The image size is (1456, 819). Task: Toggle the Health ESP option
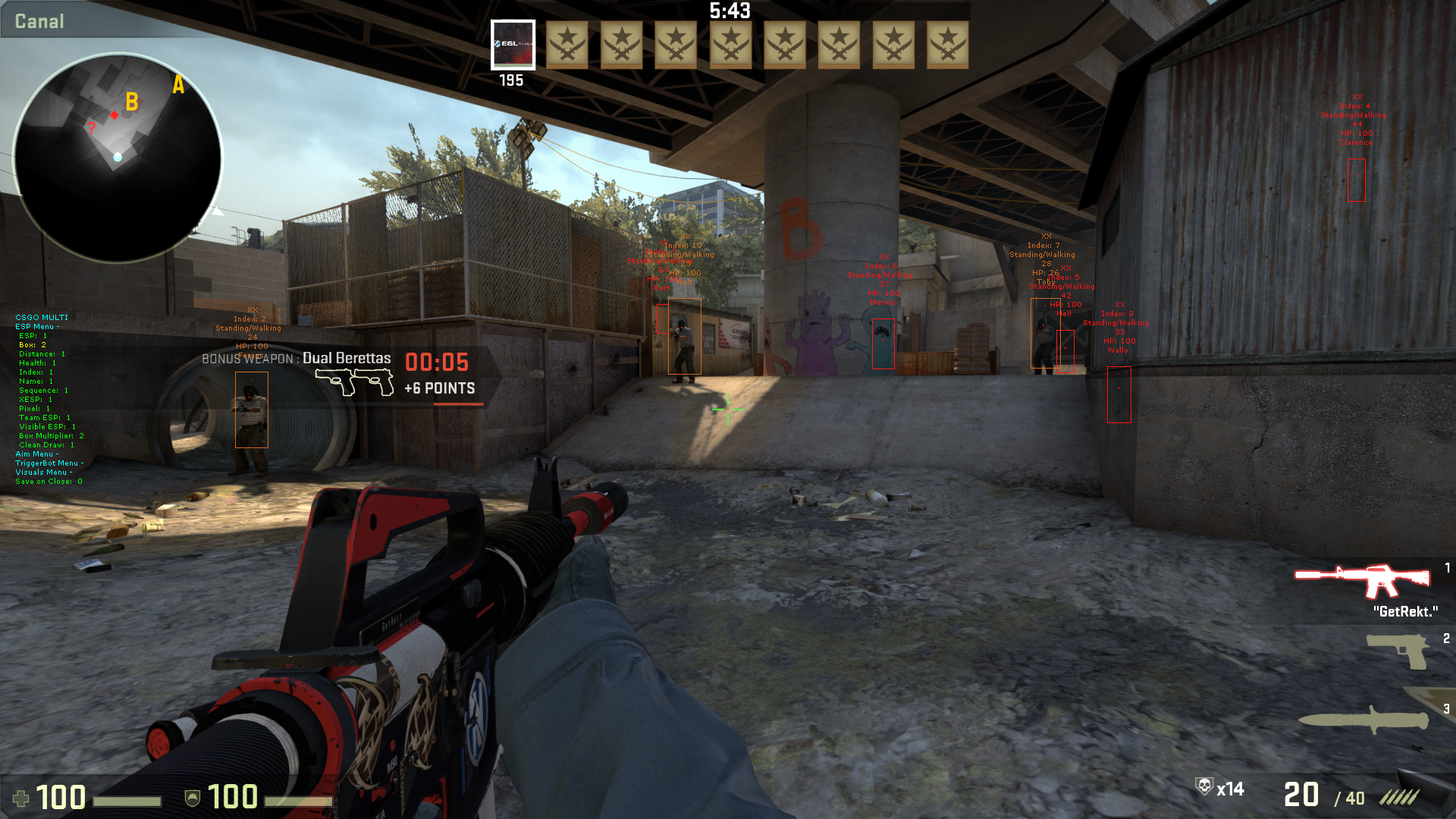pyautogui.click(x=37, y=363)
